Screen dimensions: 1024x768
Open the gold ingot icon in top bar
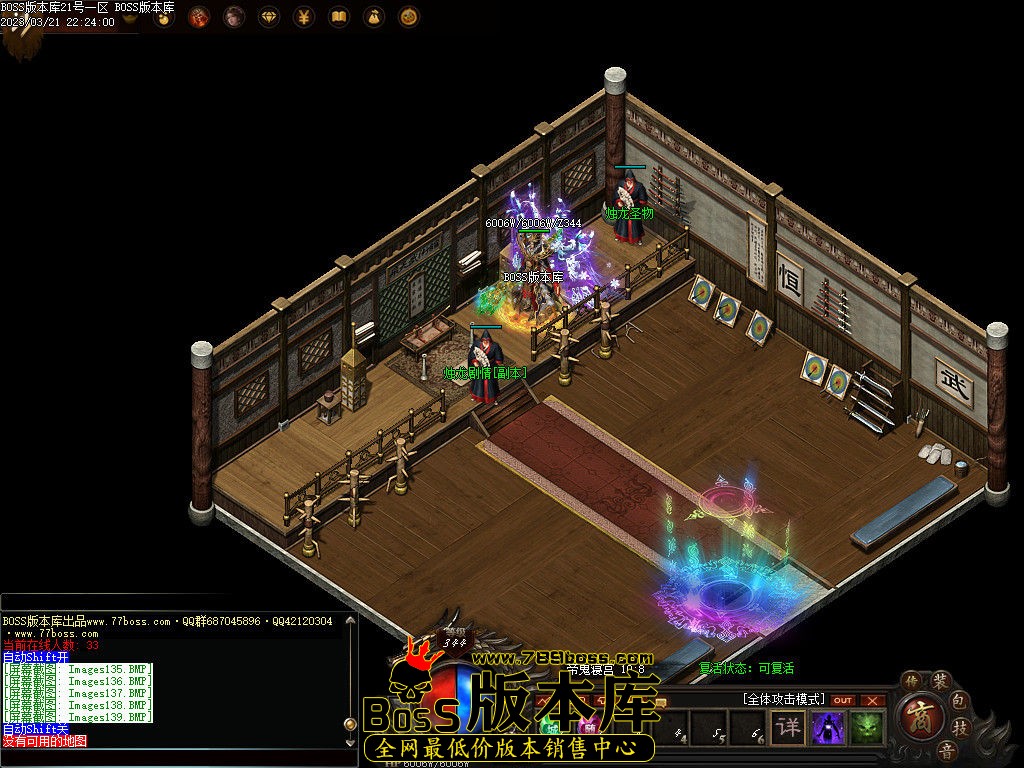(x=162, y=17)
